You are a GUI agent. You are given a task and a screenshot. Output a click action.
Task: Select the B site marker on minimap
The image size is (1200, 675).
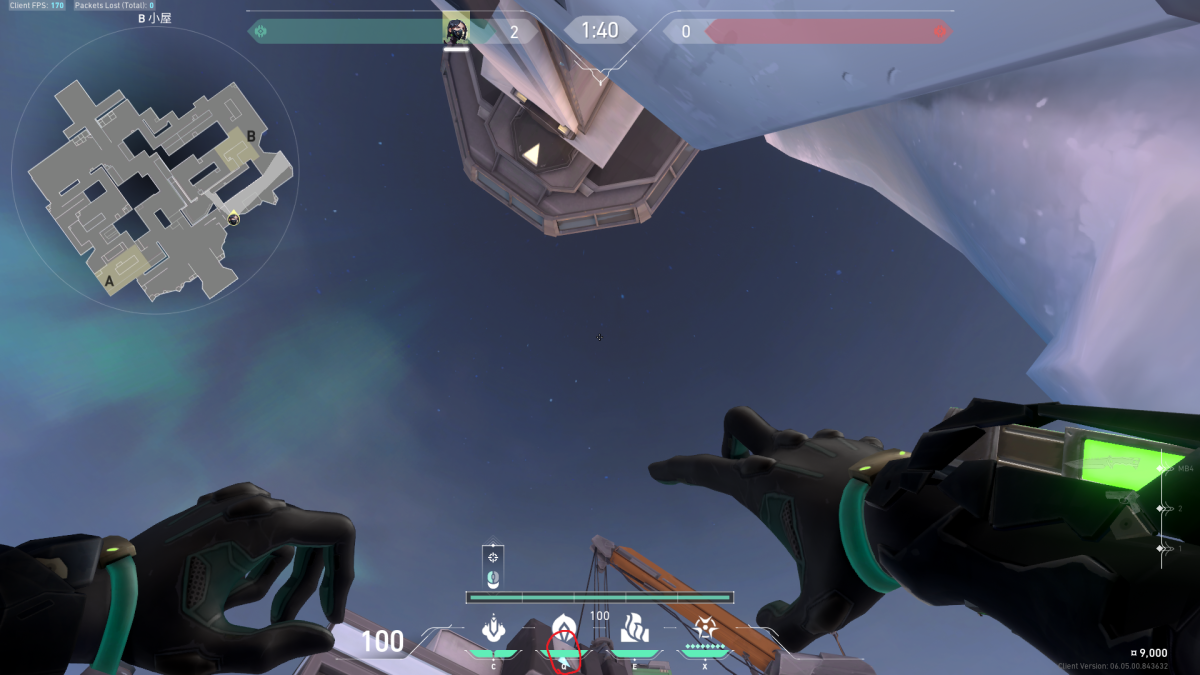pos(251,136)
